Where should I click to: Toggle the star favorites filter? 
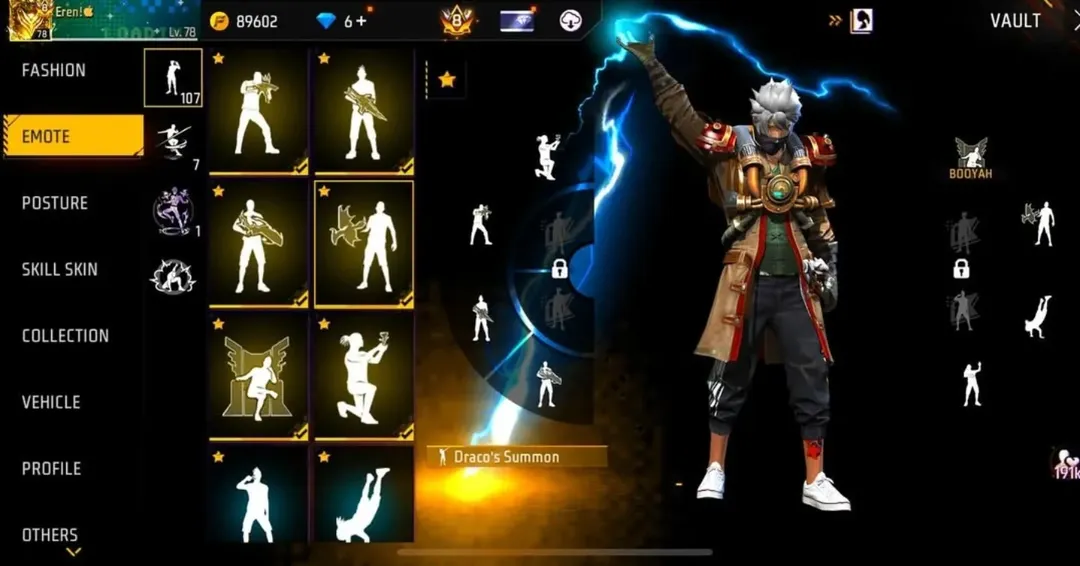(447, 79)
